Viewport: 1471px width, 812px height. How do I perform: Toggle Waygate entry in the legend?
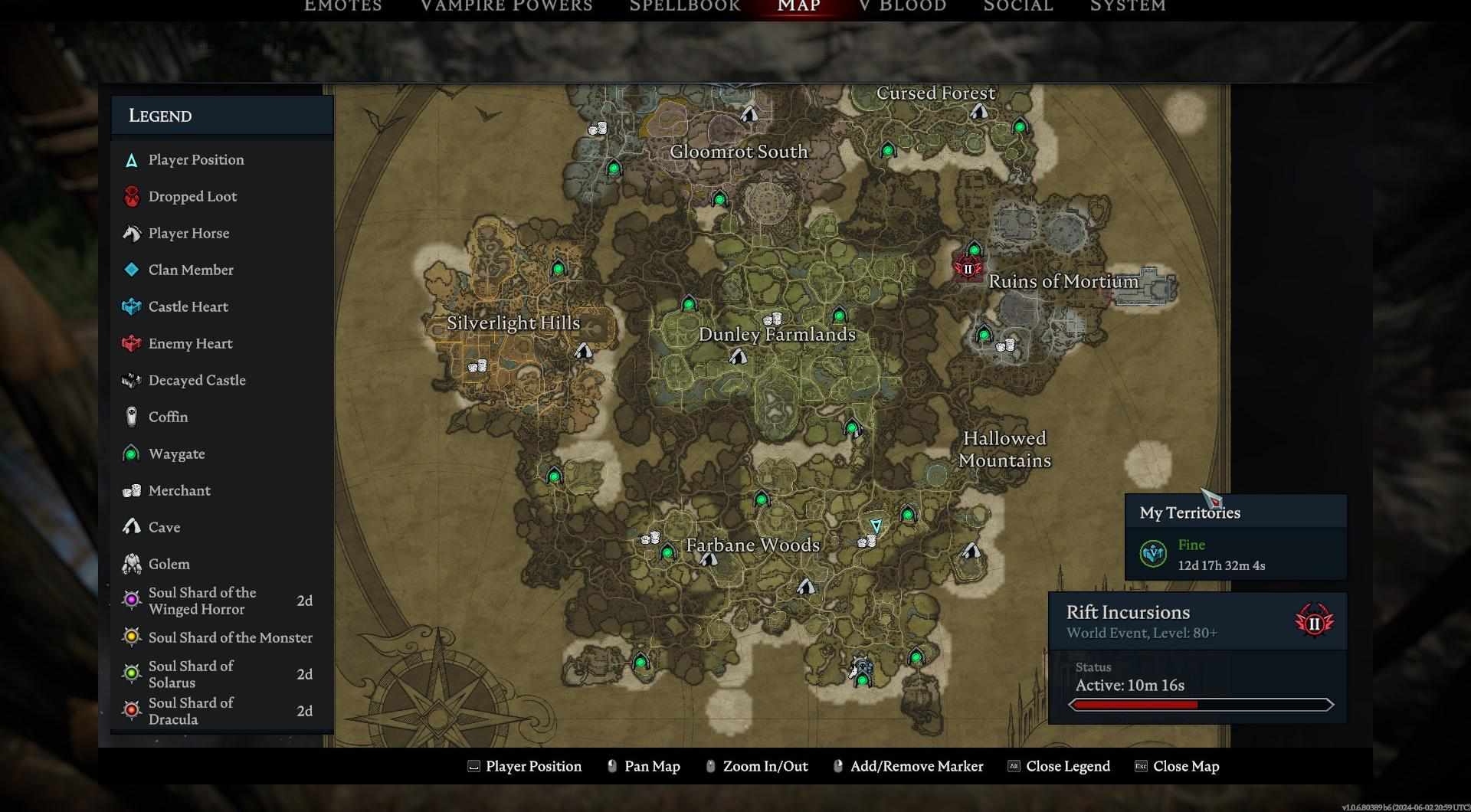tap(176, 453)
